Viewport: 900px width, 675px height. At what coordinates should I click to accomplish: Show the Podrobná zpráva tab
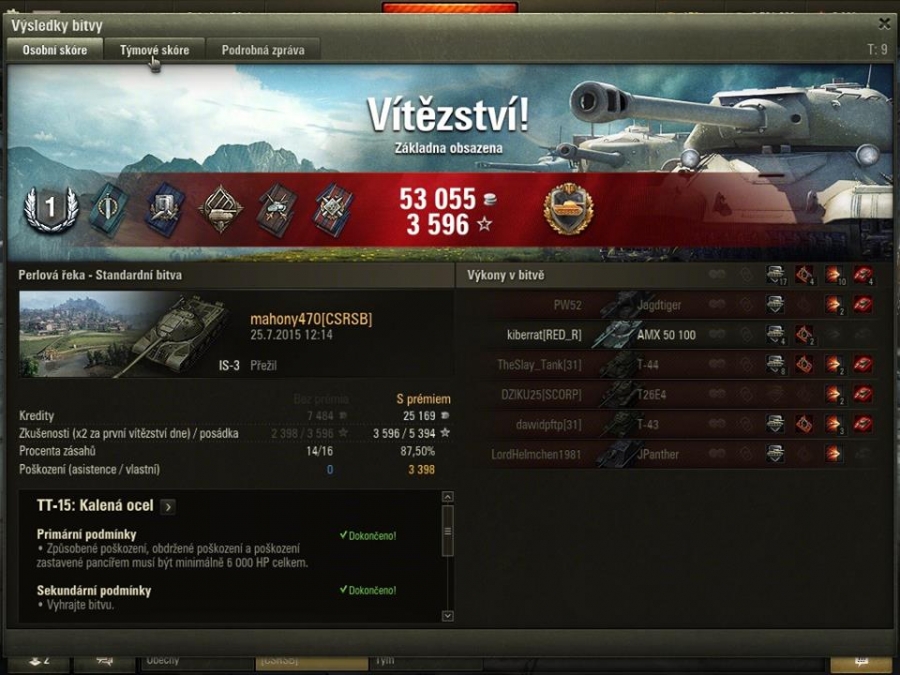coord(263,50)
